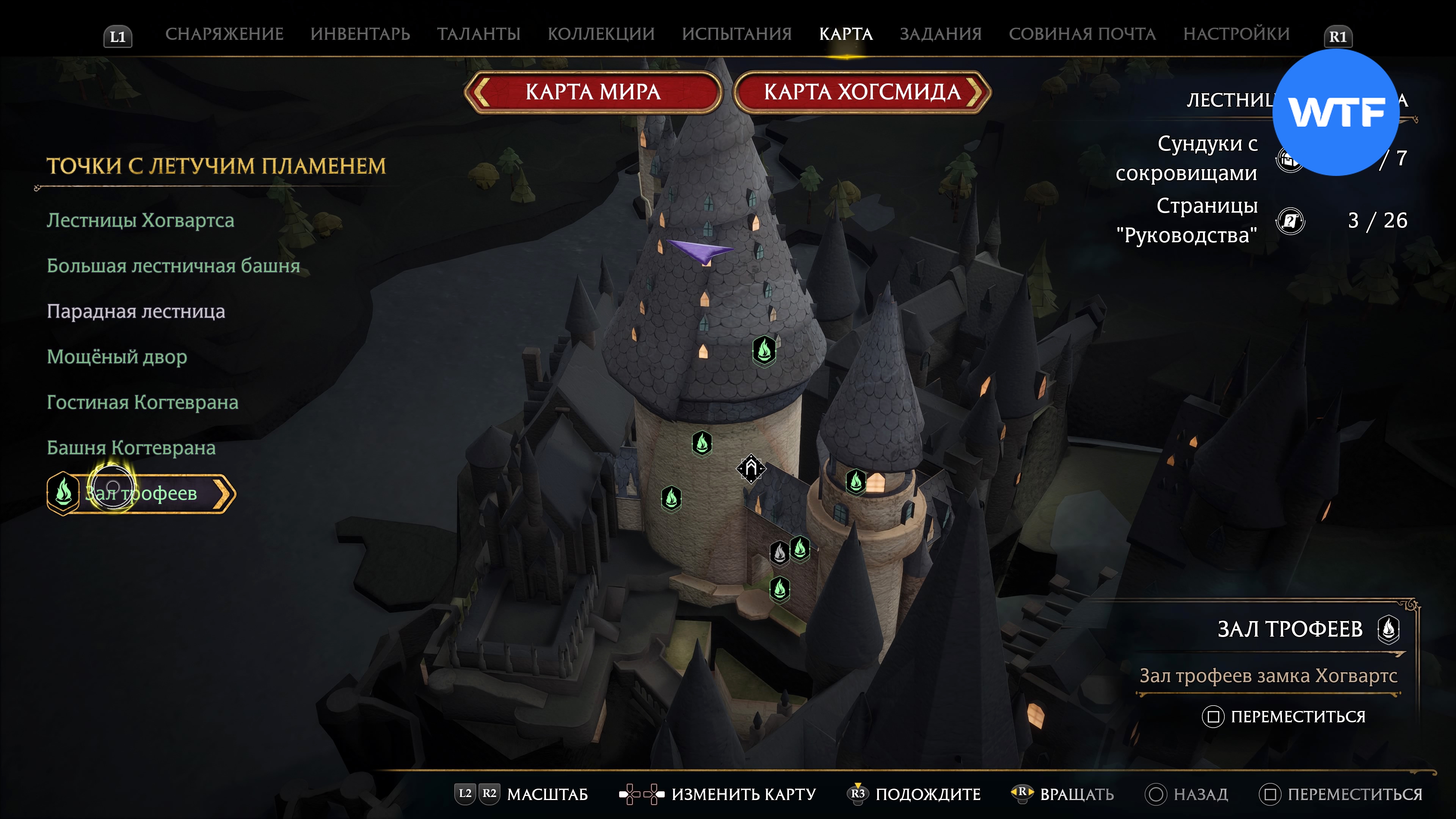
Task: Select Парадная лестница from the list
Action: tap(136, 311)
